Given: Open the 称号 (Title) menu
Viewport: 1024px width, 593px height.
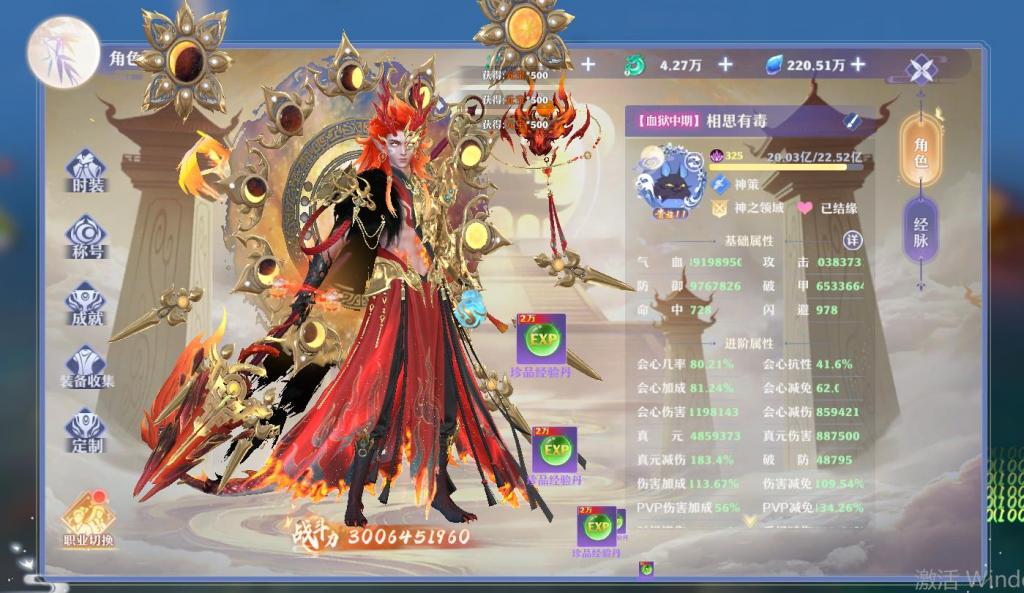Looking at the screenshot, I should pos(86,236).
